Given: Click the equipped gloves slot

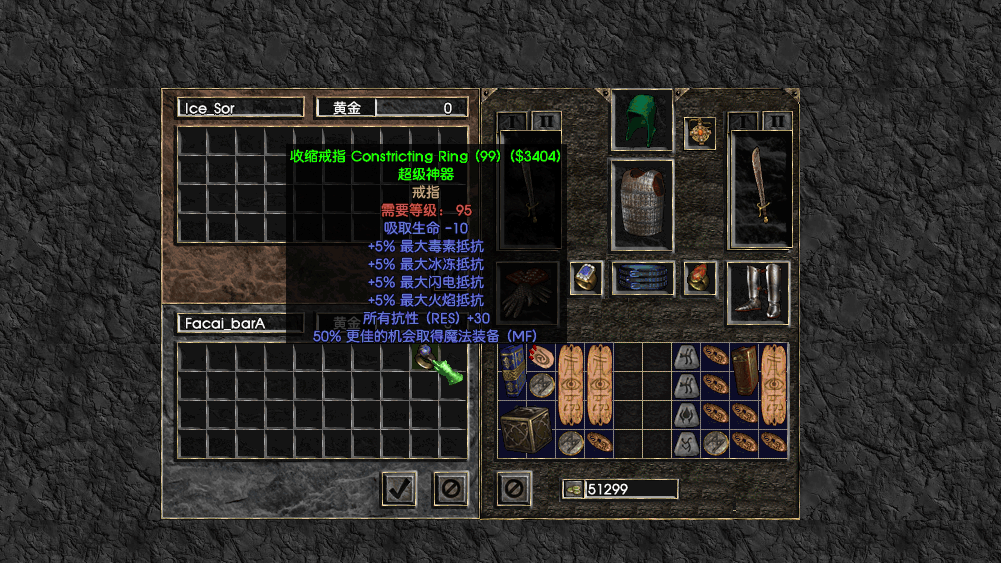Looking at the screenshot, I should (528, 292).
